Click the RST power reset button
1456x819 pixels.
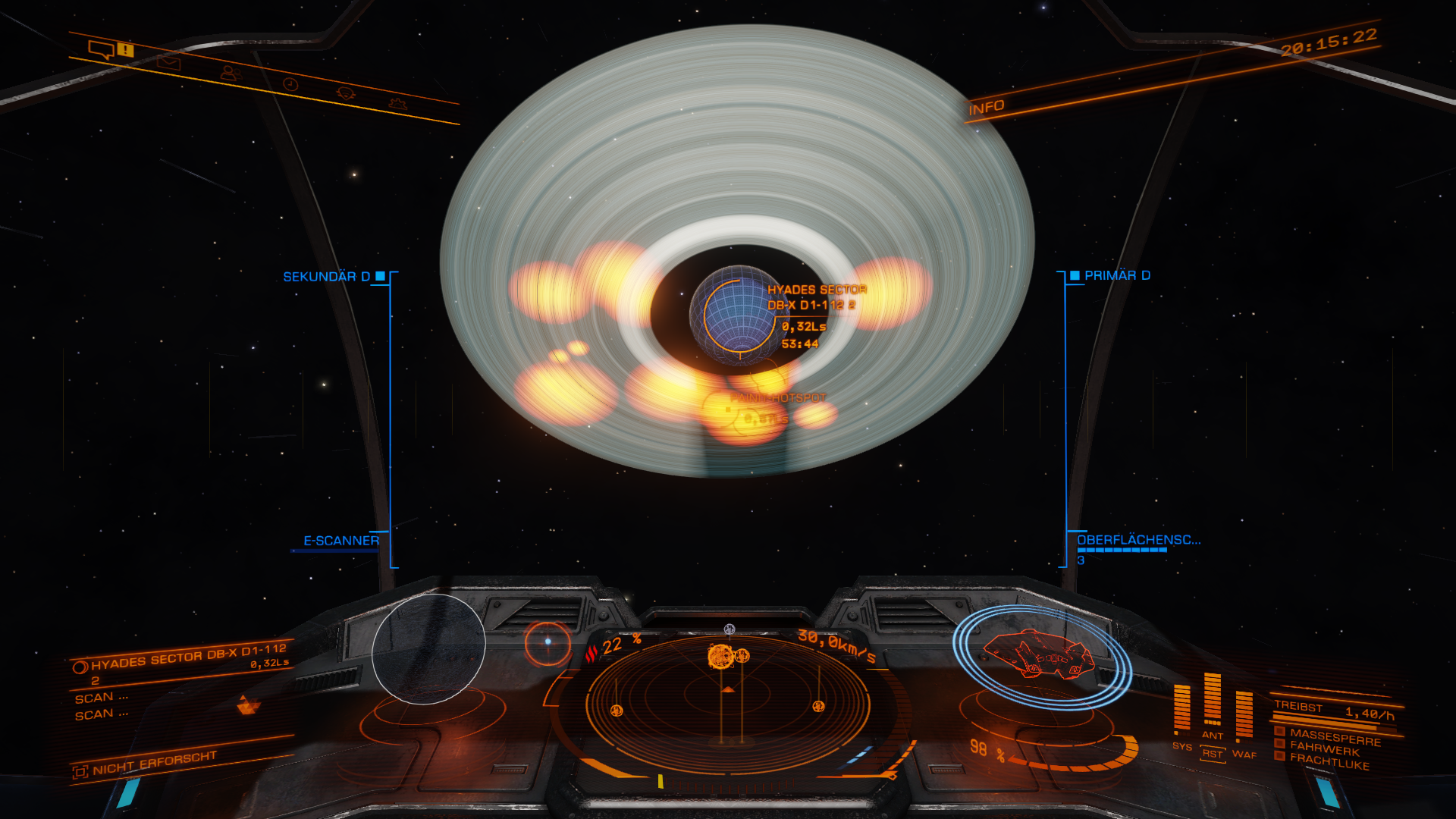click(1213, 754)
